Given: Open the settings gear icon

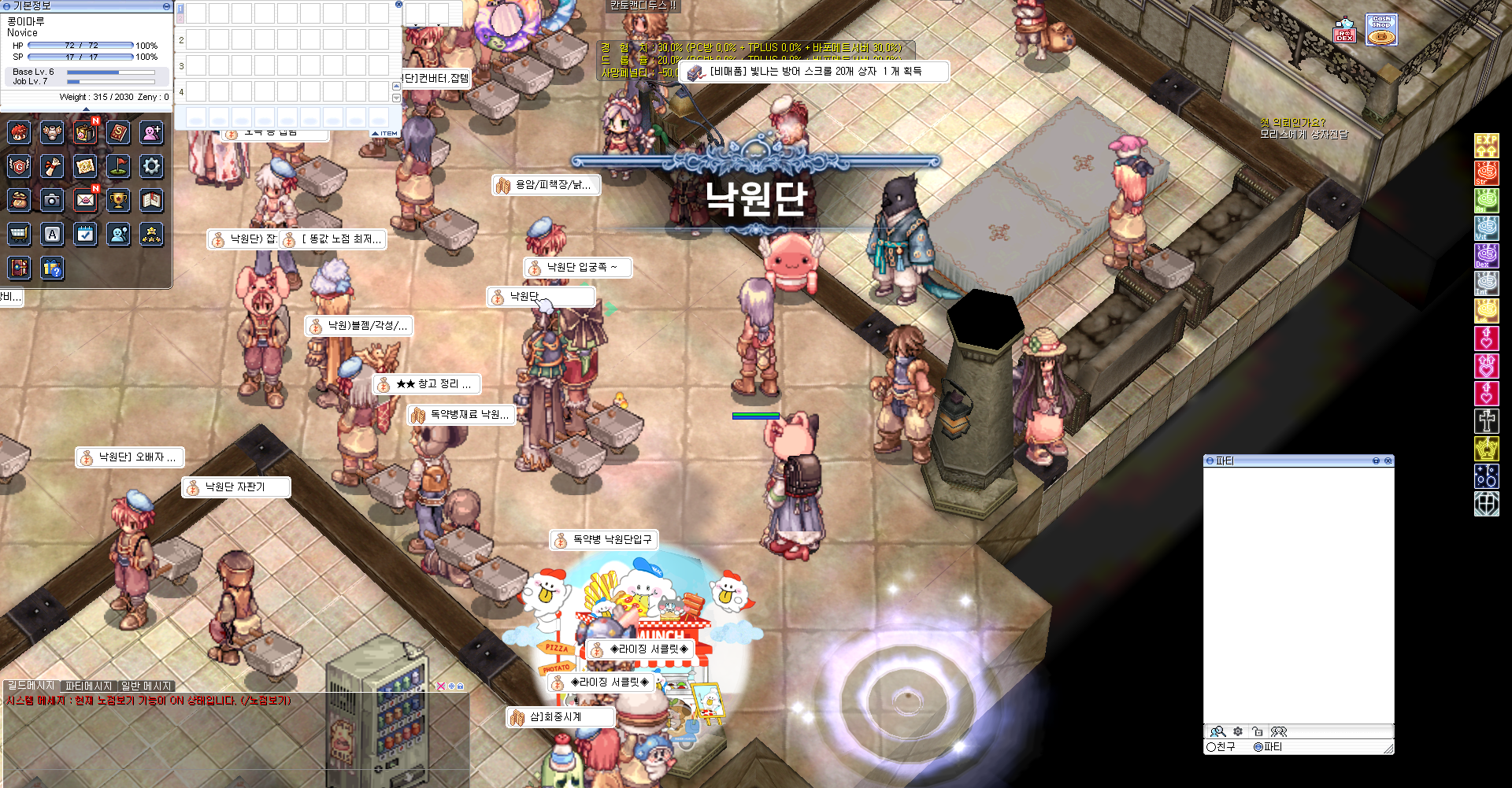Looking at the screenshot, I should click(x=151, y=166).
